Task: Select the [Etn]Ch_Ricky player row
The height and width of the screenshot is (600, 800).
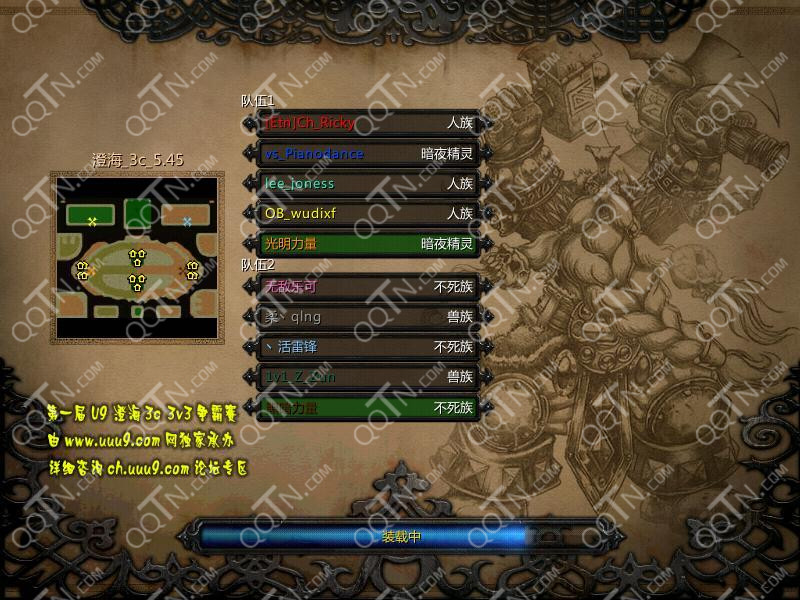Action: click(x=367, y=123)
